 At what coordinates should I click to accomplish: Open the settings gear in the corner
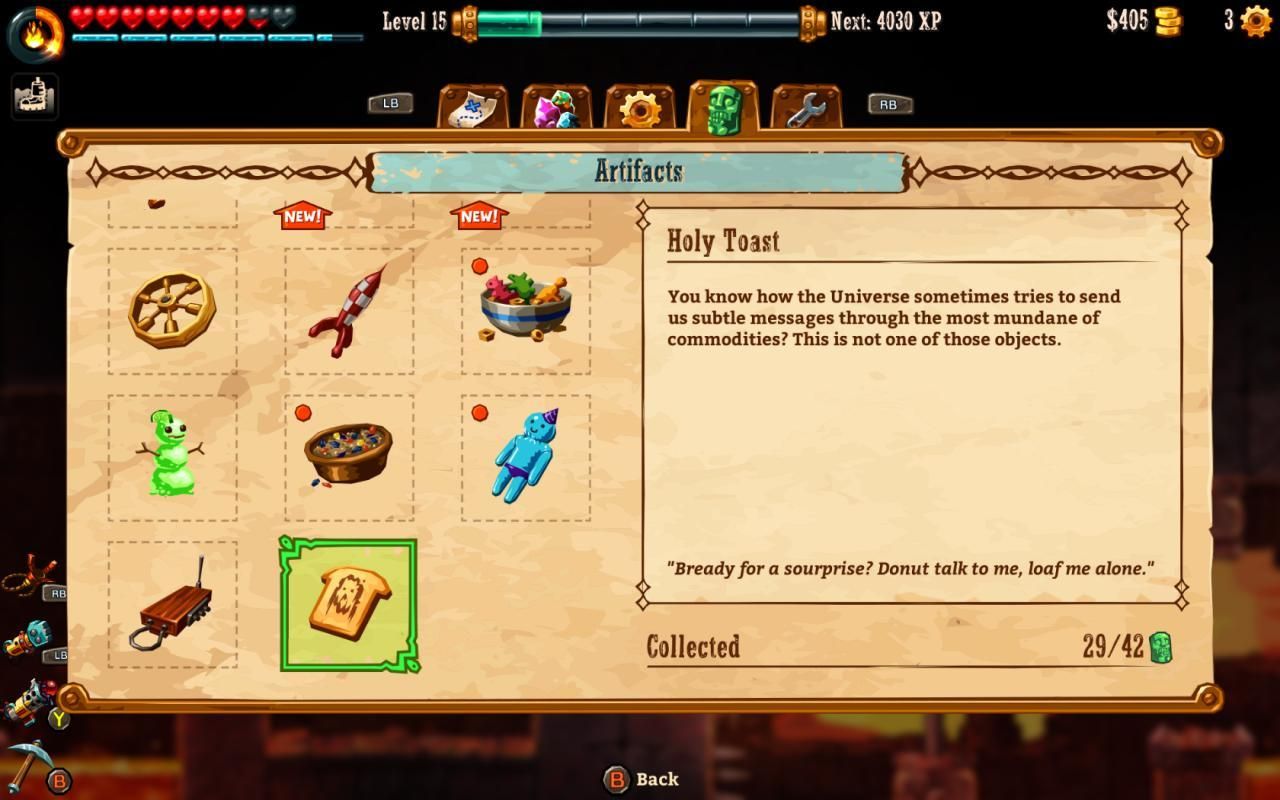(1255, 21)
